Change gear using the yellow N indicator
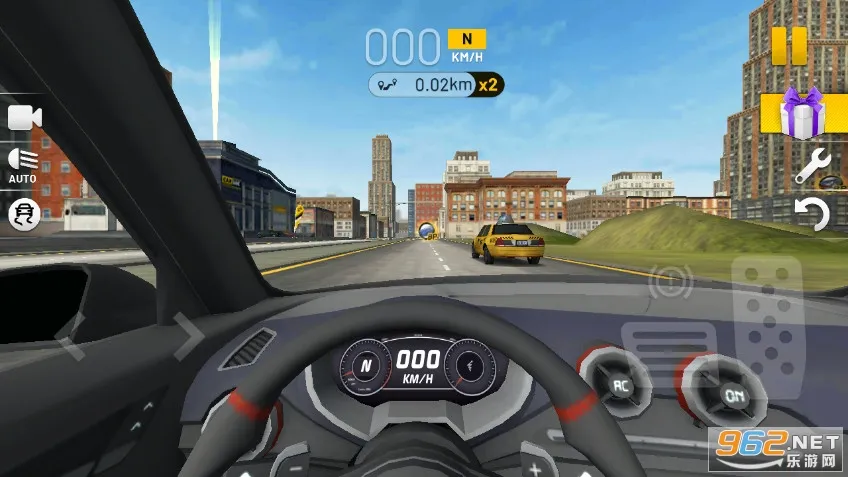Viewport: 848px width, 477px height. point(466,39)
